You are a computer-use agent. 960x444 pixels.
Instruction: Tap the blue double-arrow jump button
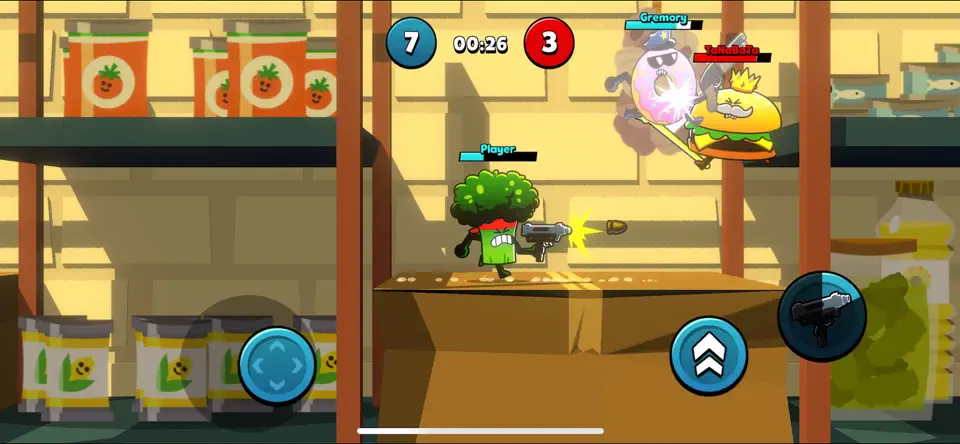click(x=709, y=357)
